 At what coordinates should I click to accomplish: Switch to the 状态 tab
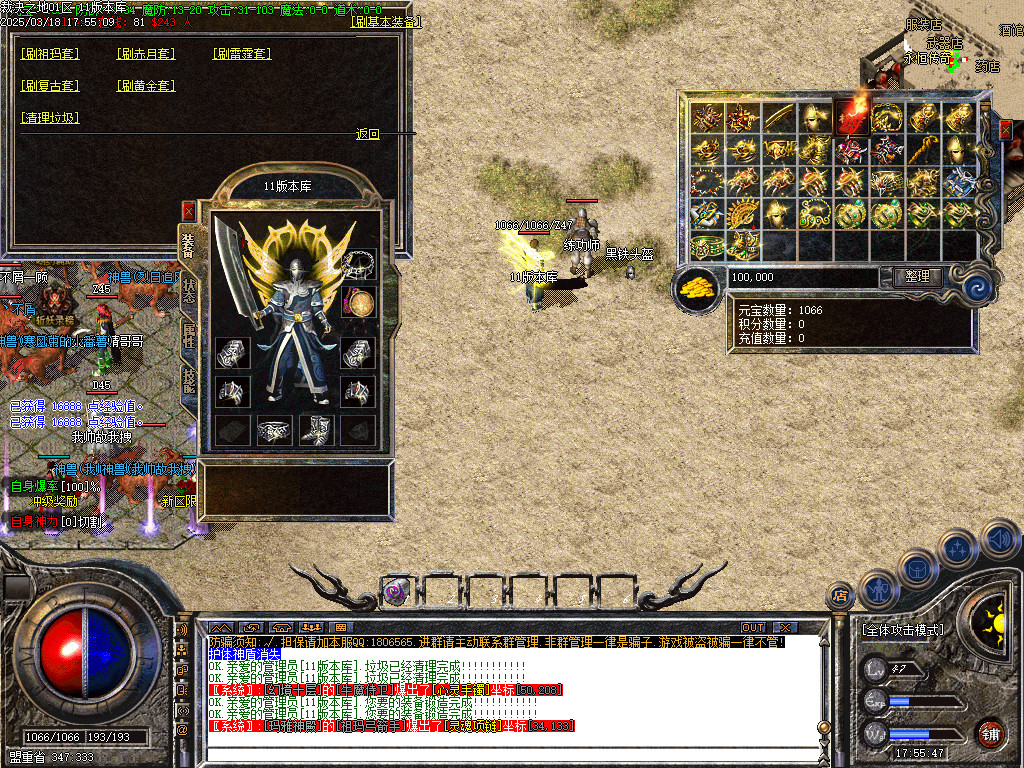pos(188,291)
